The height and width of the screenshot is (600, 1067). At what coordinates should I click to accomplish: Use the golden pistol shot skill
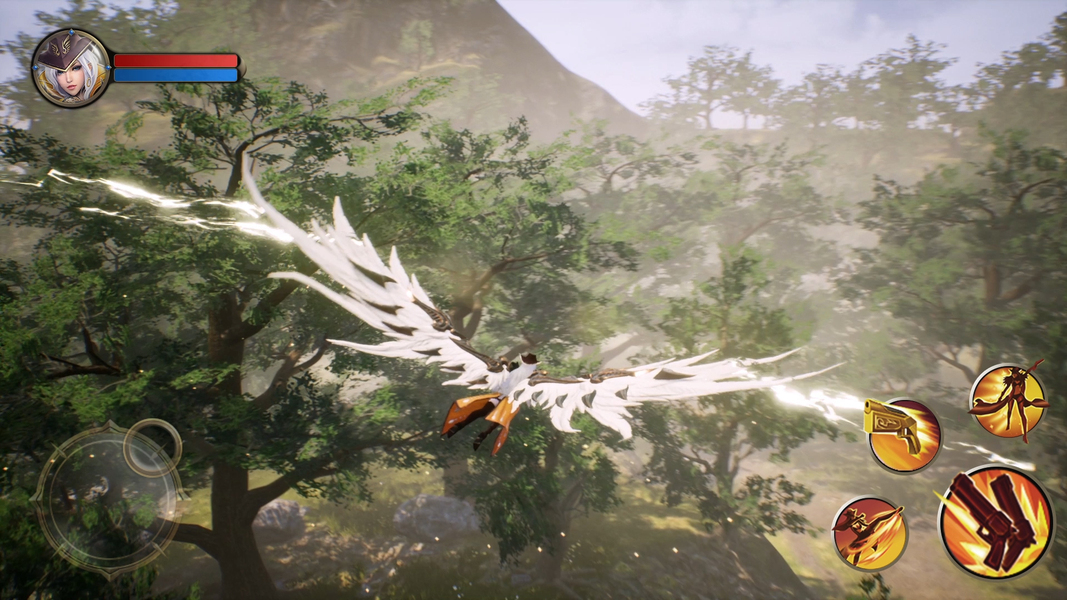(x=903, y=434)
